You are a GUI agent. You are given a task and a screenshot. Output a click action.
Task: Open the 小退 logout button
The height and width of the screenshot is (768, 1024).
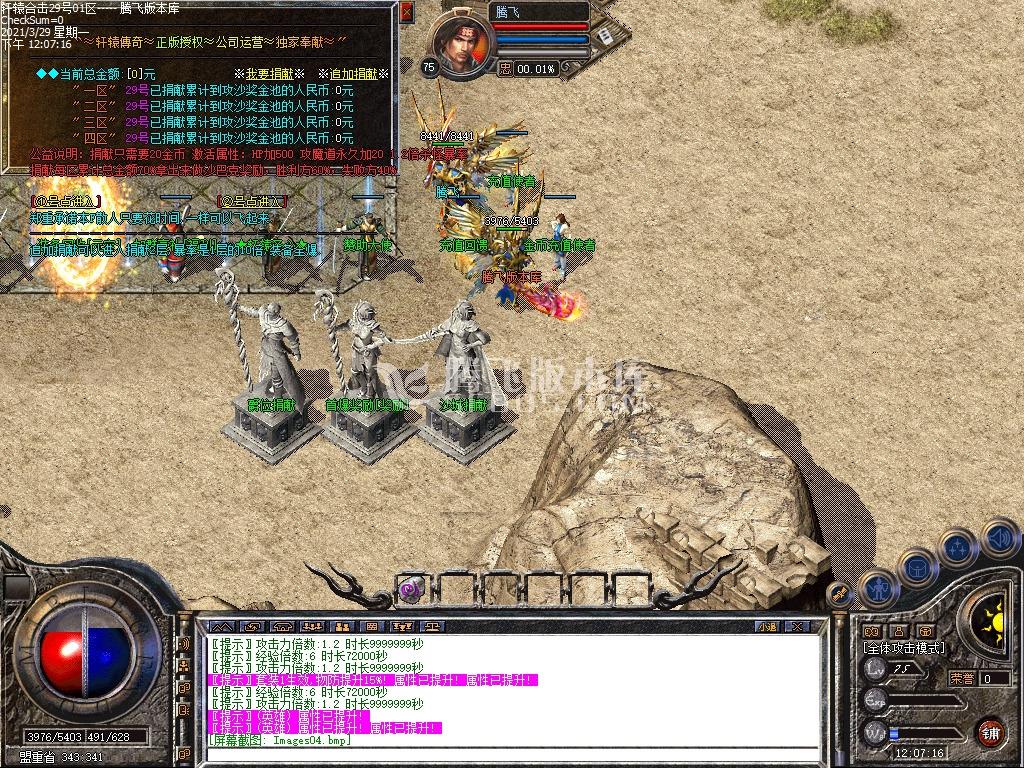(767, 627)
